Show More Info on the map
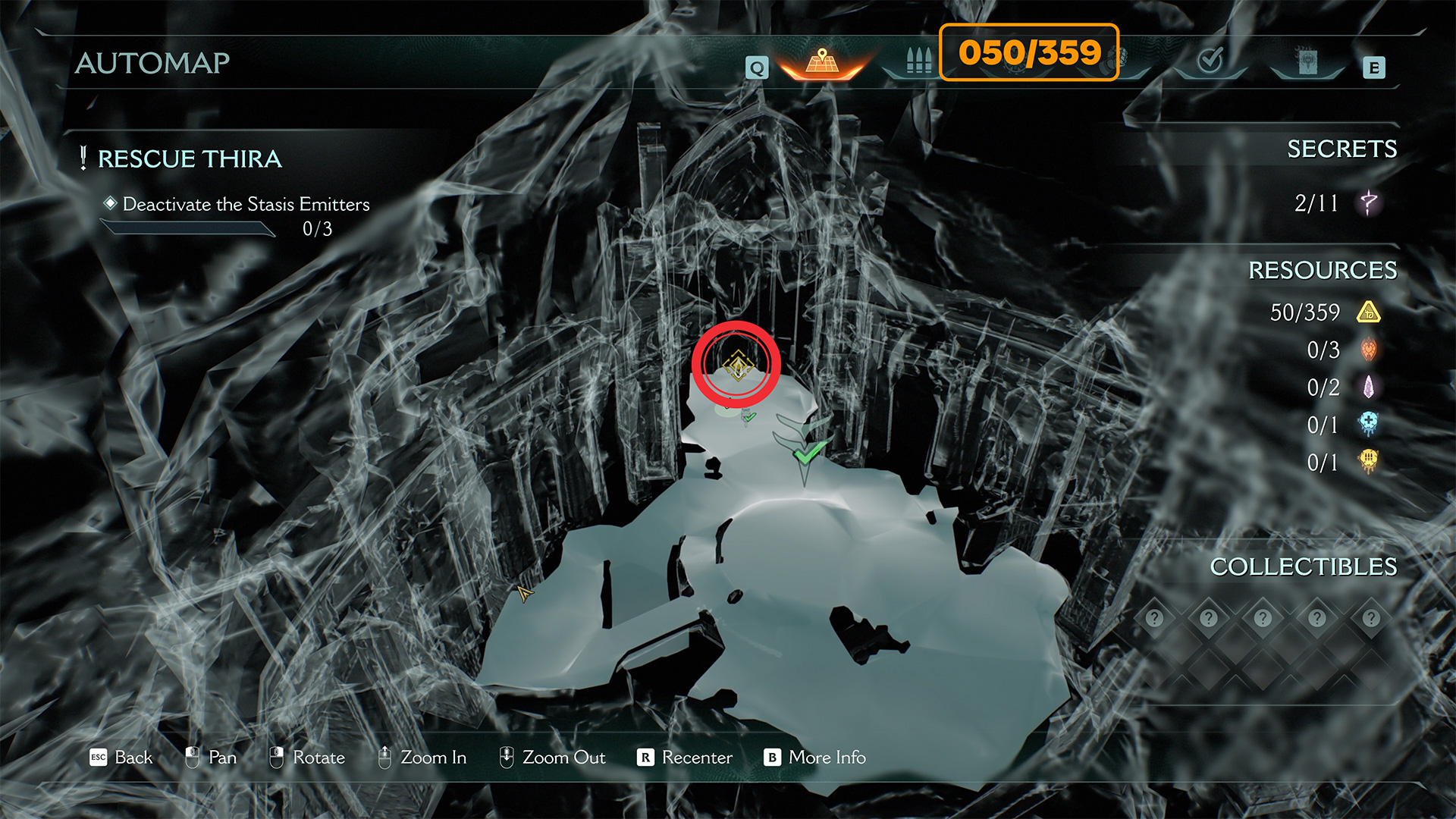The height and width of the screenshot is (819, 1456). [x=815, y=758]
